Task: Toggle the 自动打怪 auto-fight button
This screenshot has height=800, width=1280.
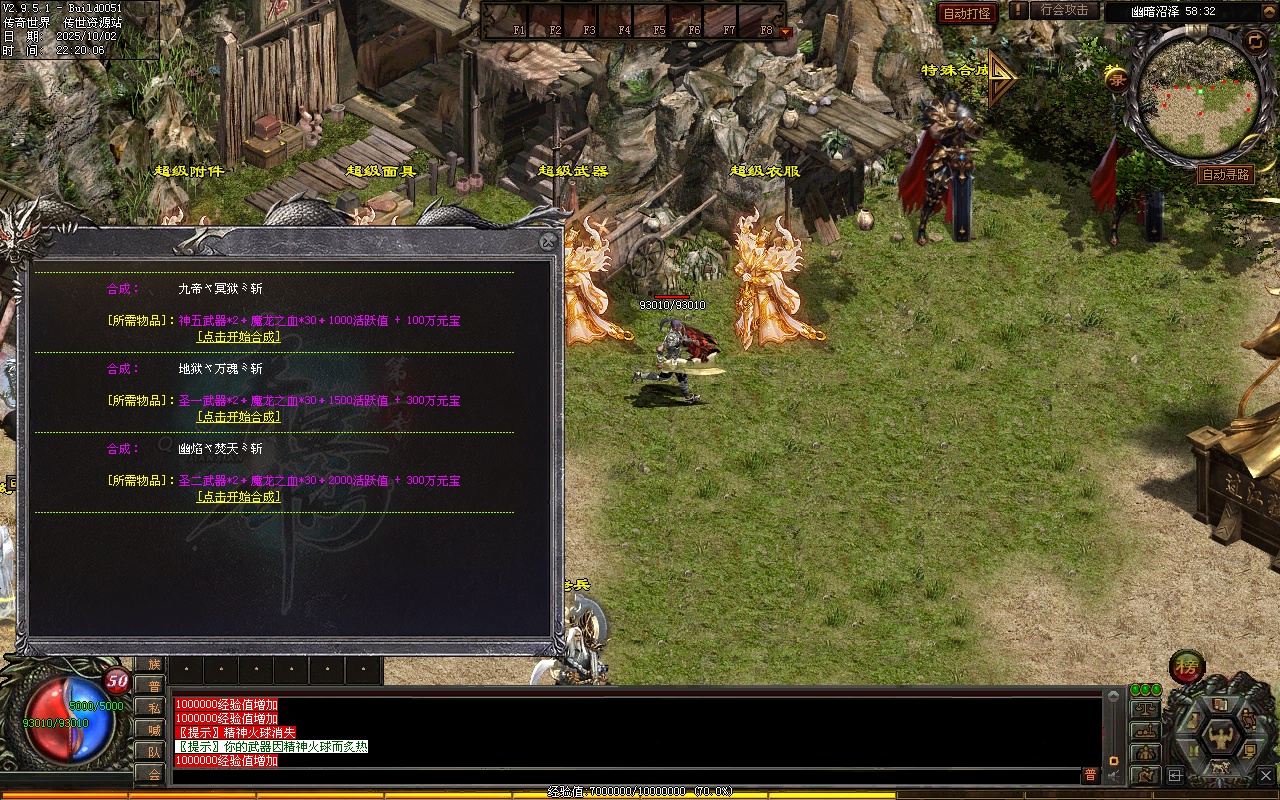Action: click(x=967, y=13)
